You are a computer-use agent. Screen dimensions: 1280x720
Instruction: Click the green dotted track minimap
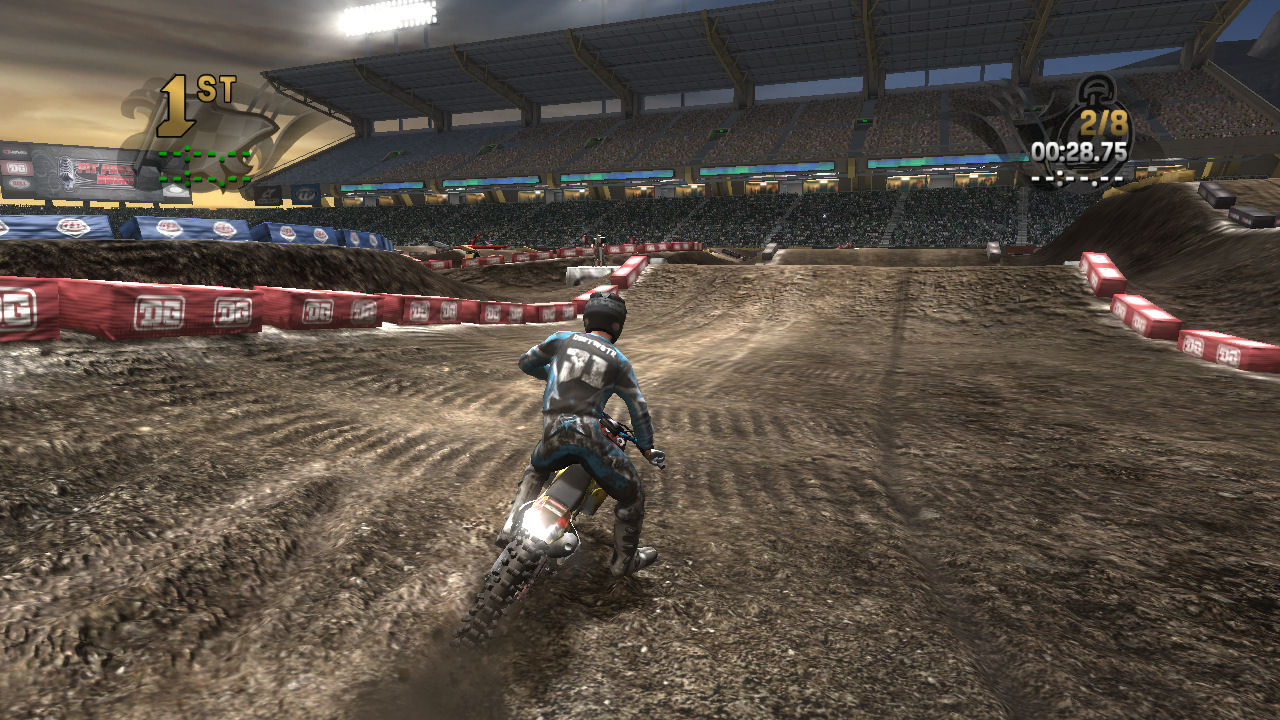(x=204, y=168)
